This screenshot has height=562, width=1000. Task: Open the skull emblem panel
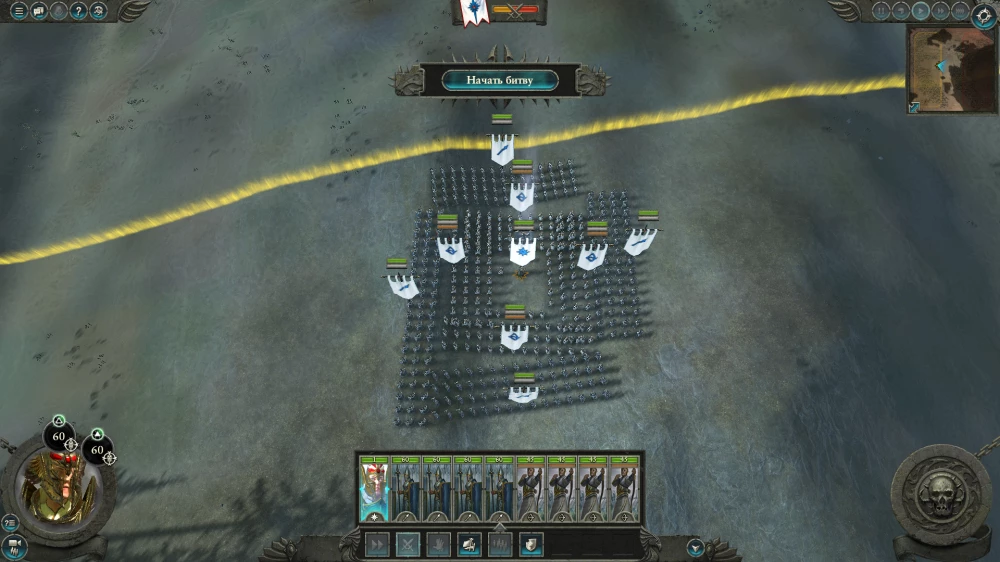(941, 494)
